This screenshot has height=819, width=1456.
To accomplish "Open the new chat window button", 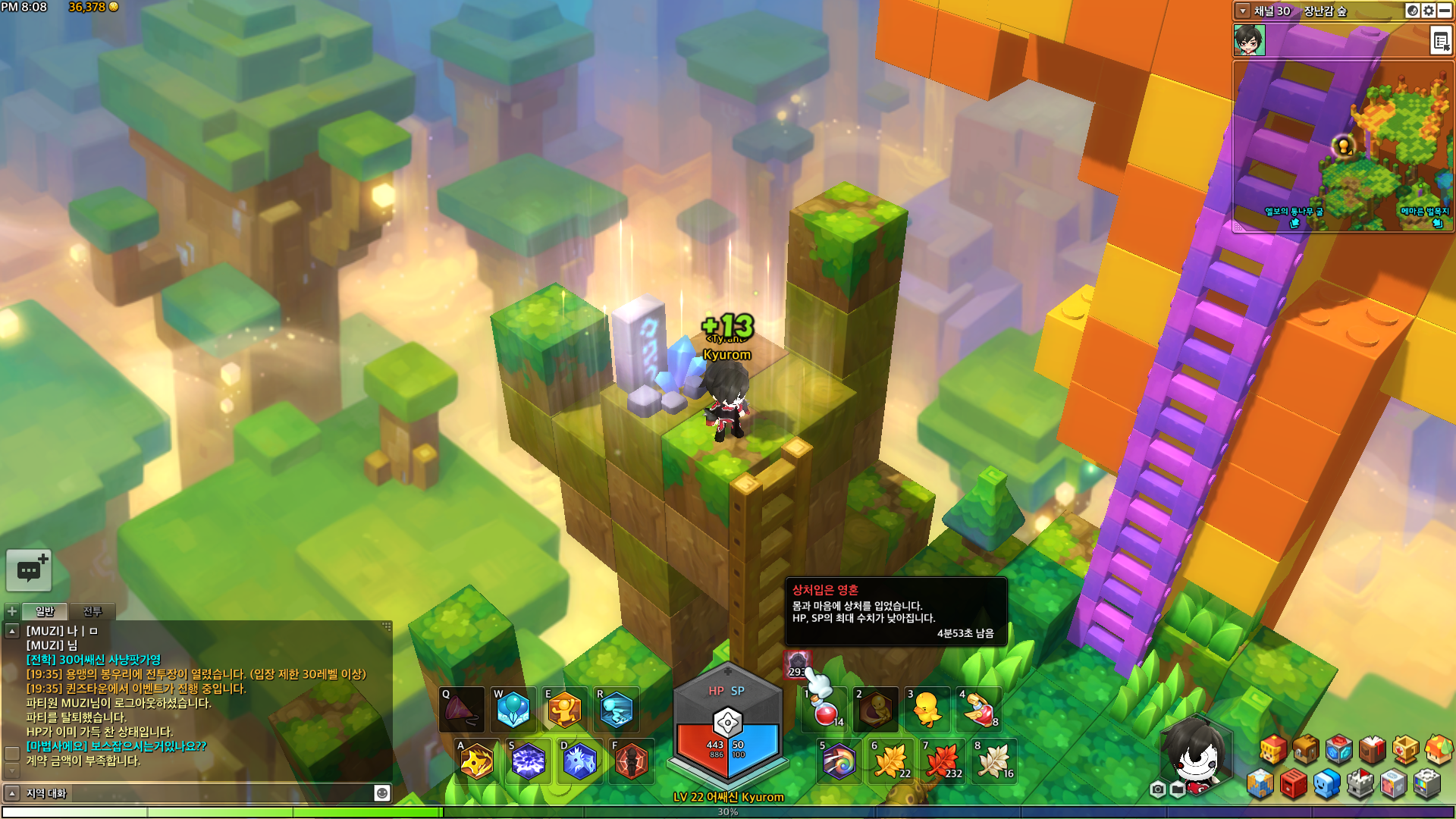I will click(x=29, y=570).
